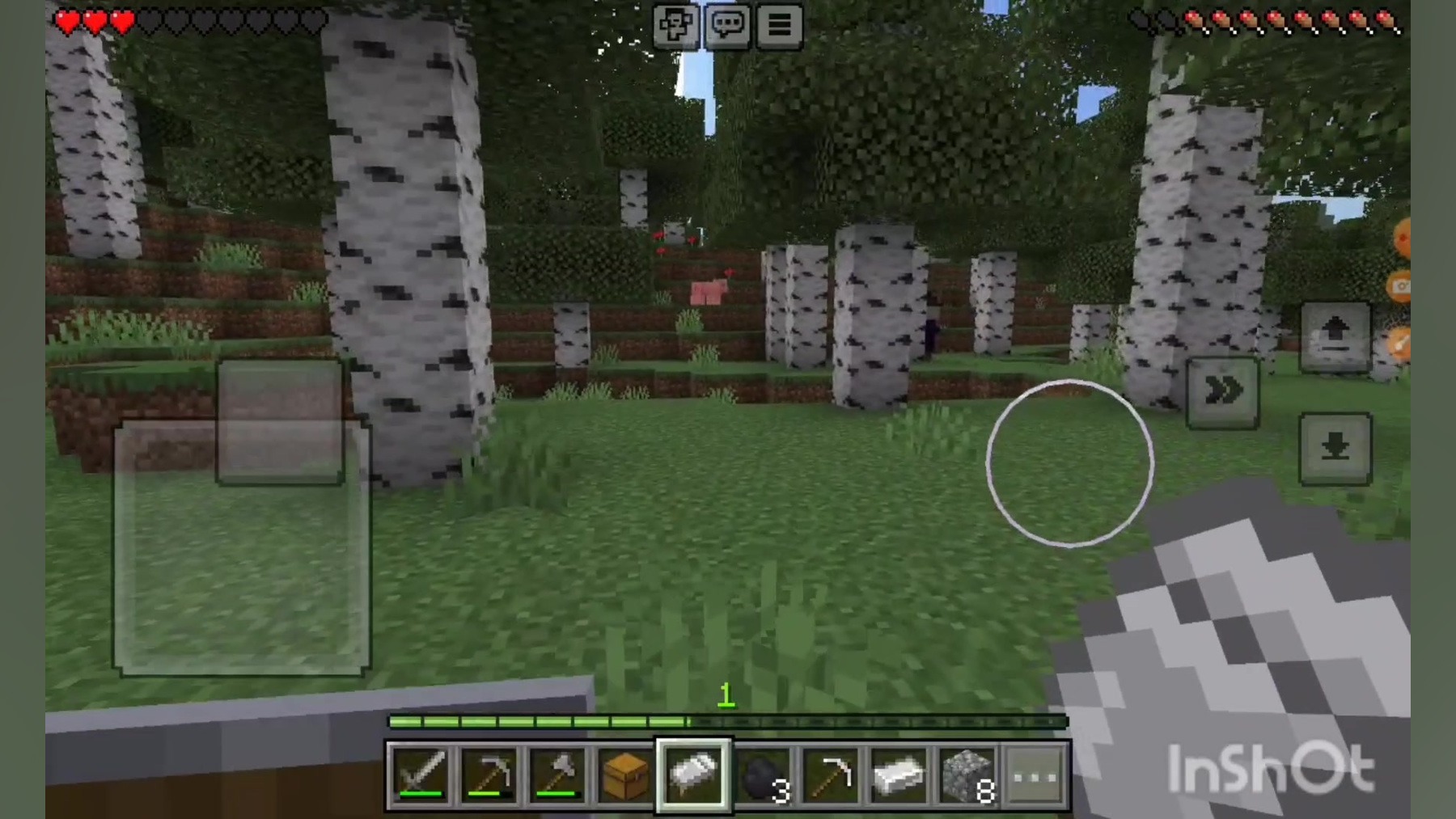Open the chat speech bubble button
Screen dimensions: 1456x819
(x=727, y=25)
